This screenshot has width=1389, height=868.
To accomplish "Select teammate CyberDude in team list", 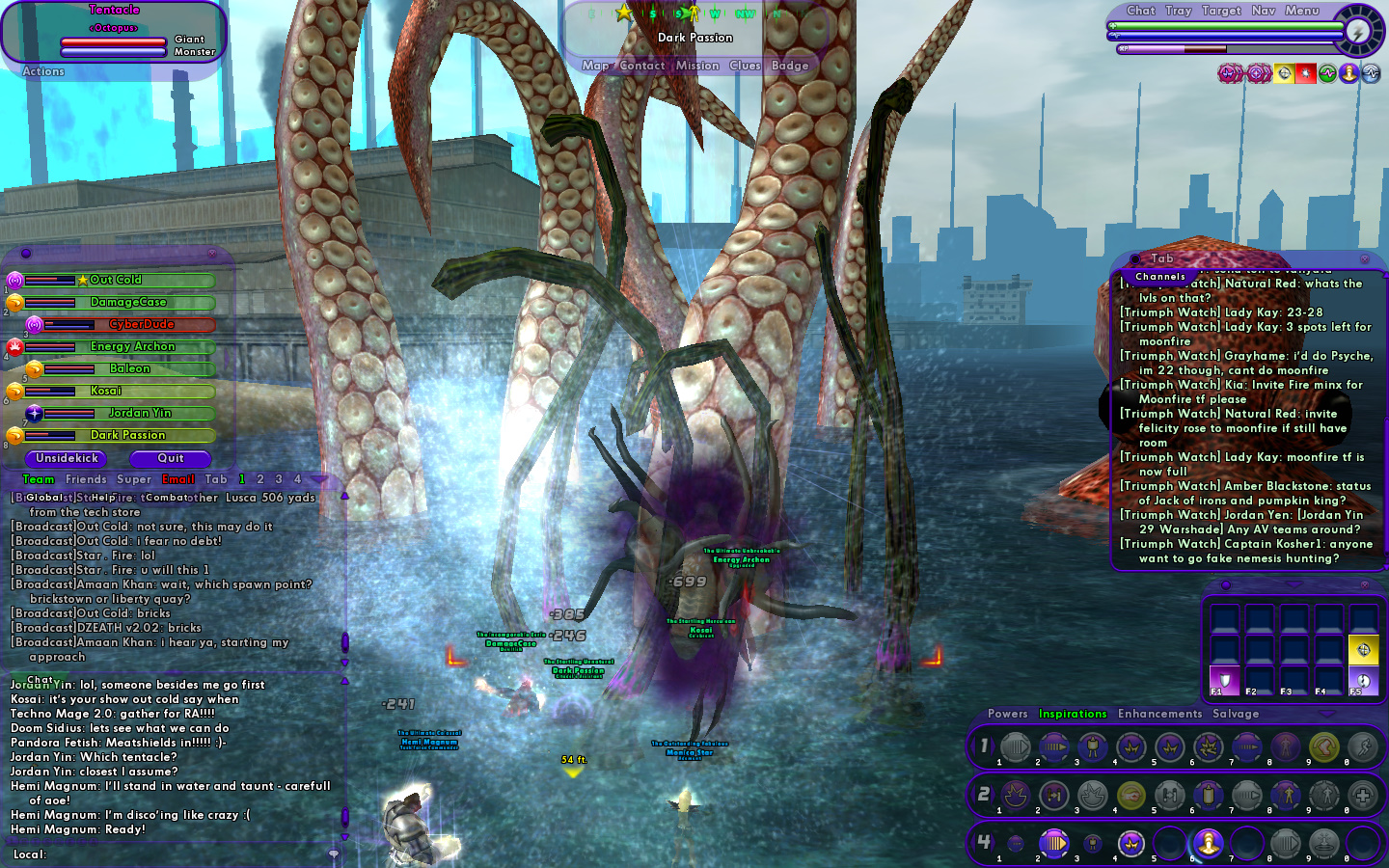I will [141, 324].
